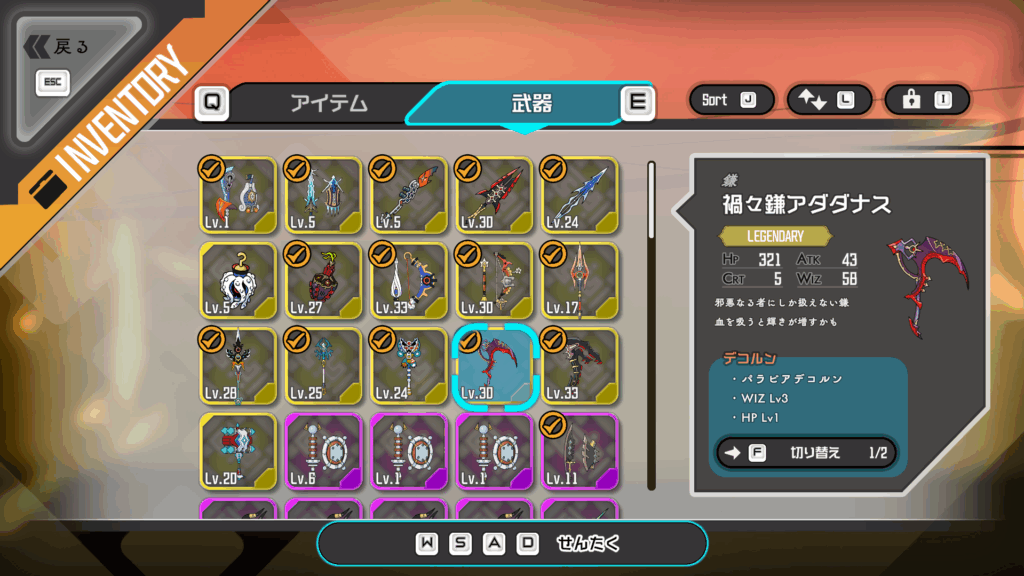Switch detail page with 切り替え button
The height and width of the screenshot is (576, 1024).
(x=806, y=453)
